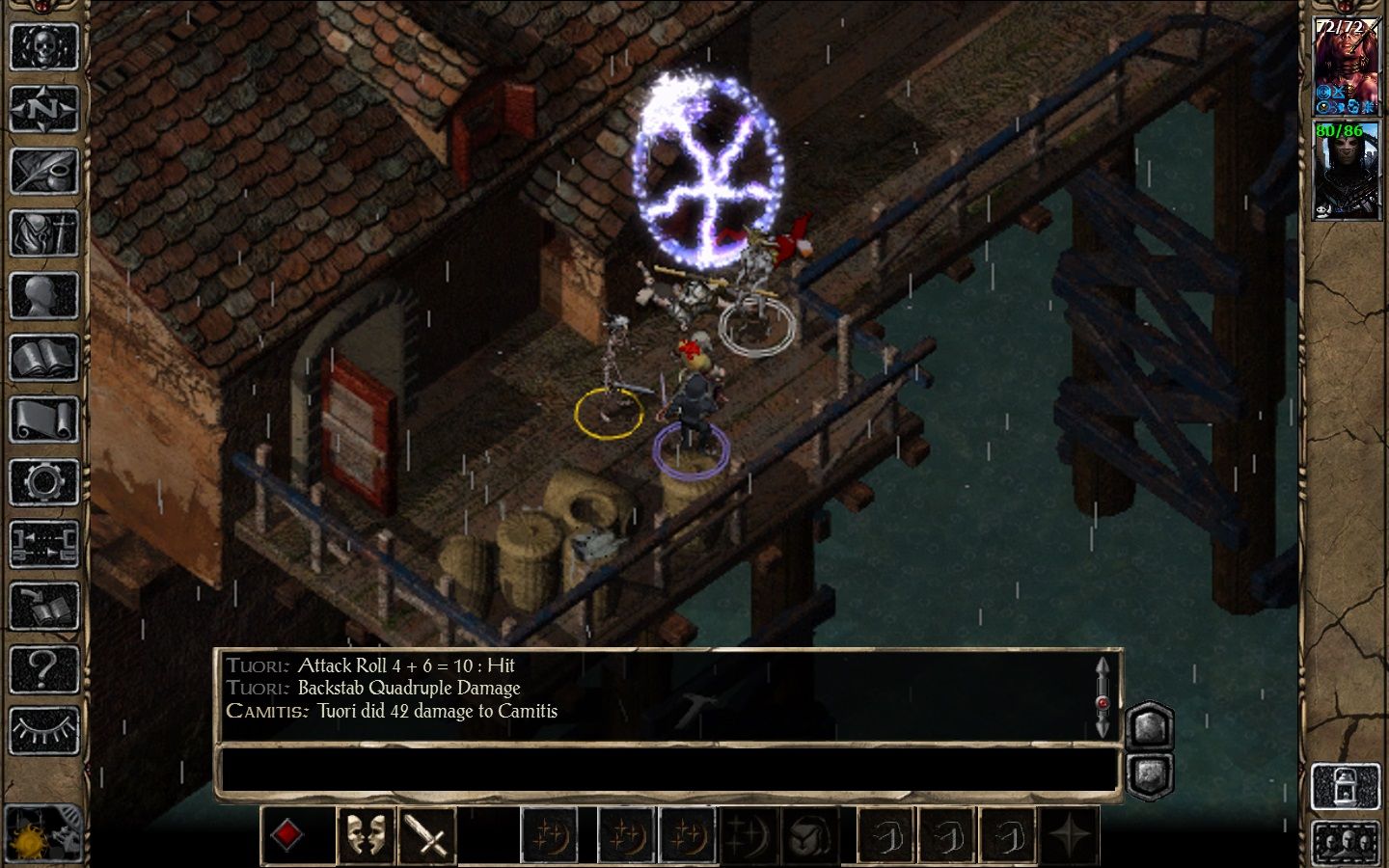The height and width of the screenshot is (868, 1389).
Task: Quick save using the book-and-arrow icon
Action: (43, 606)
